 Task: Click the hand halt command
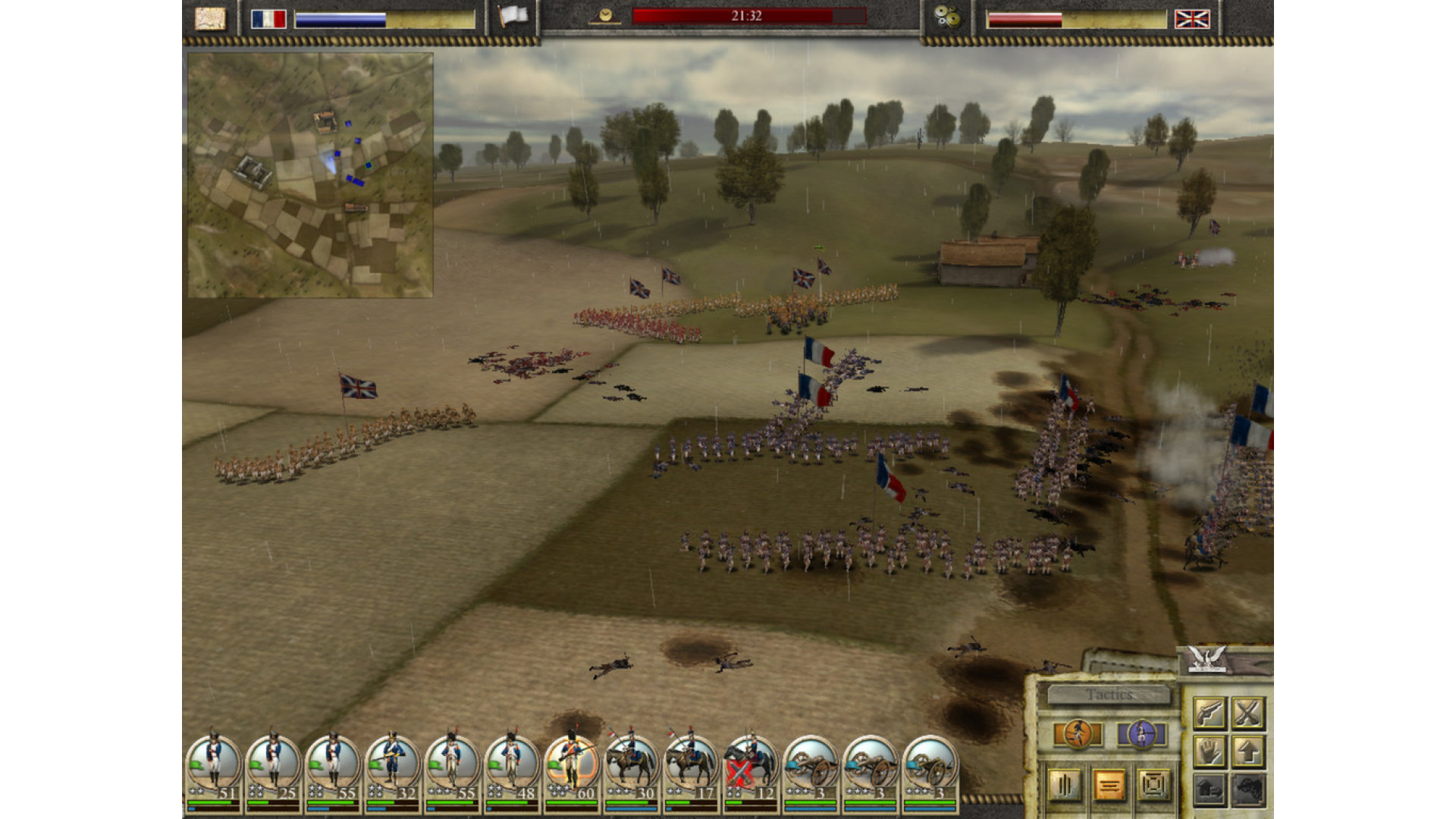pos(1209,752)
